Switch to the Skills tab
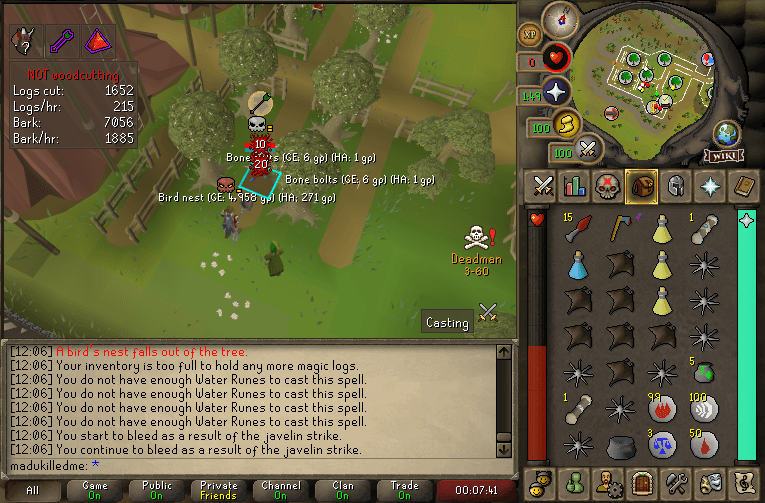765x503 pixels. (574, 186)
